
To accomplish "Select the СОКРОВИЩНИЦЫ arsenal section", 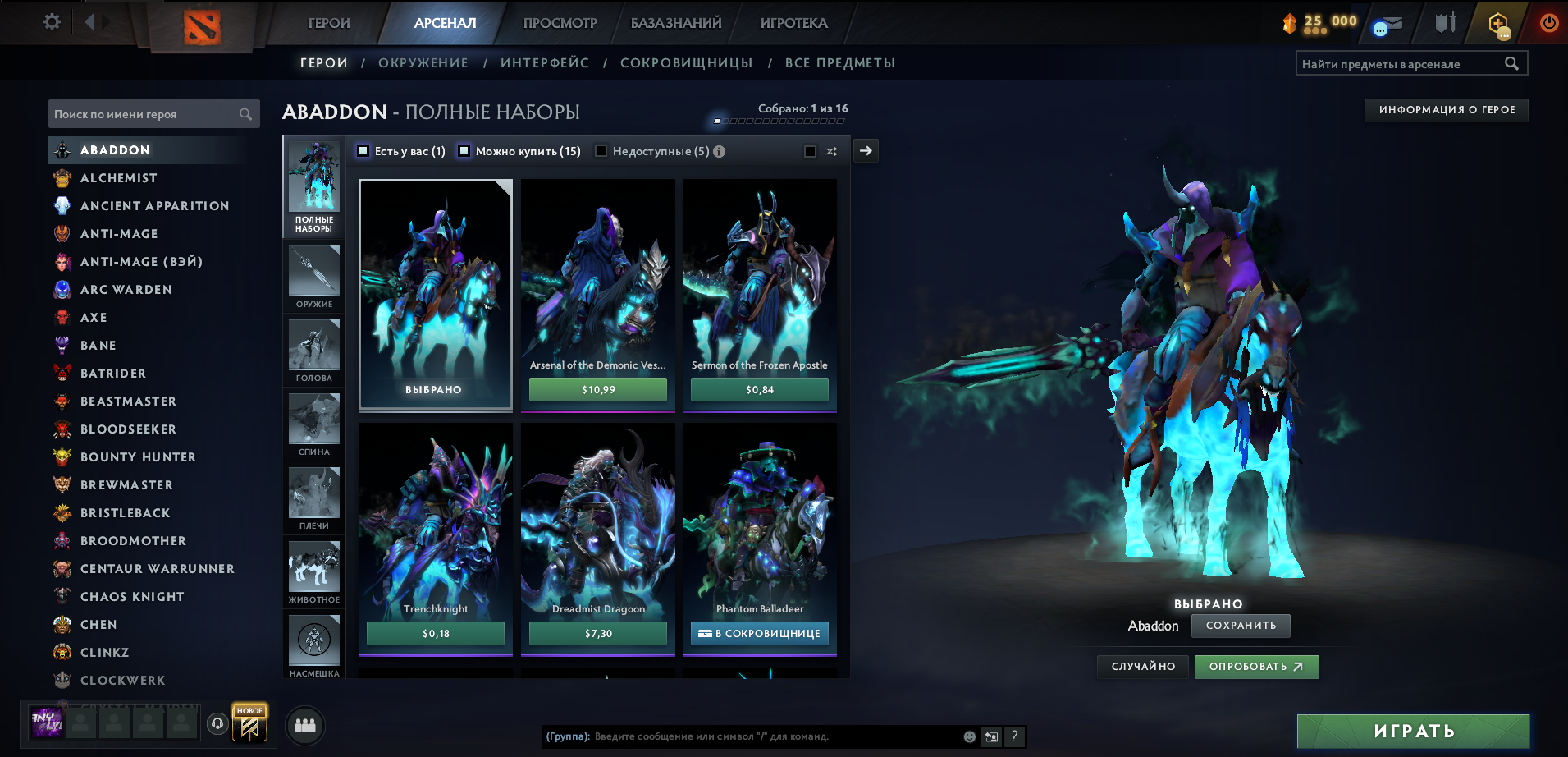I will [x=686, y=63].
